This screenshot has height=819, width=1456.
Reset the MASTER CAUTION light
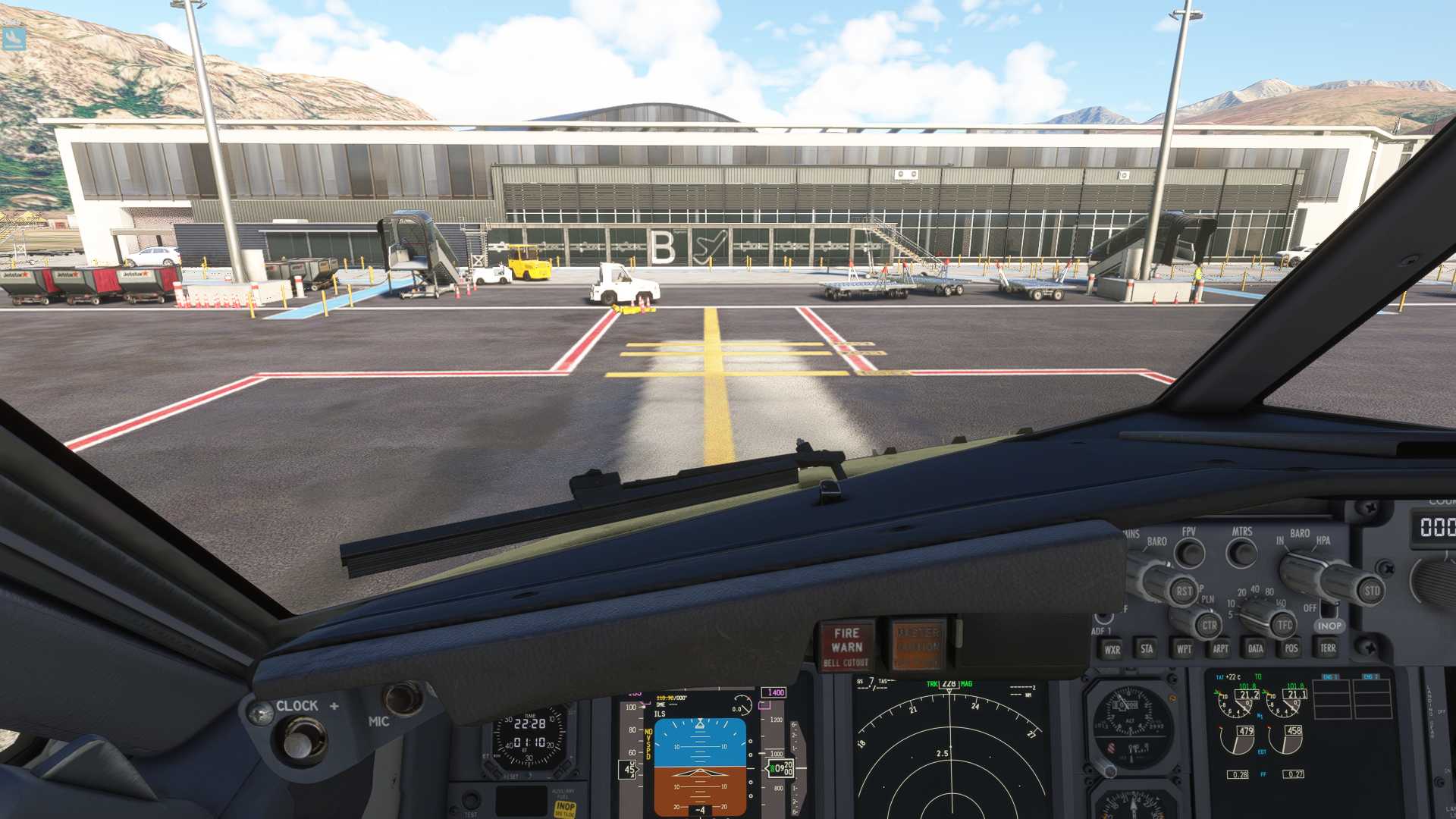click(918, 645)
